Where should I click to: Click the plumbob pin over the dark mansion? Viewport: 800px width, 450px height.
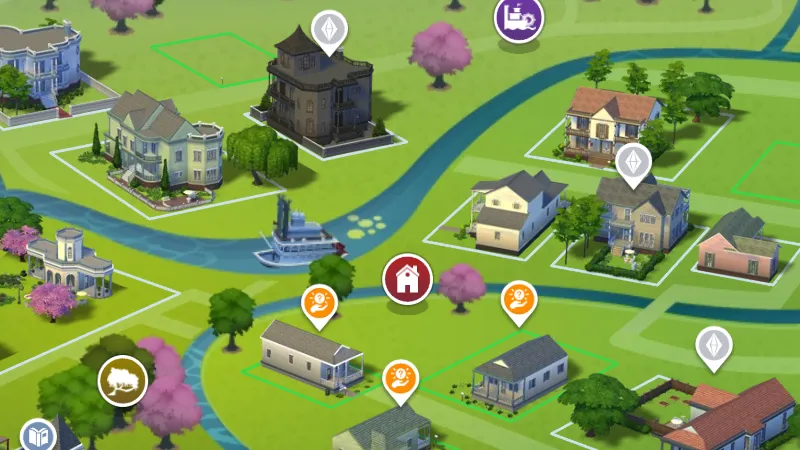tap(326, 29)
